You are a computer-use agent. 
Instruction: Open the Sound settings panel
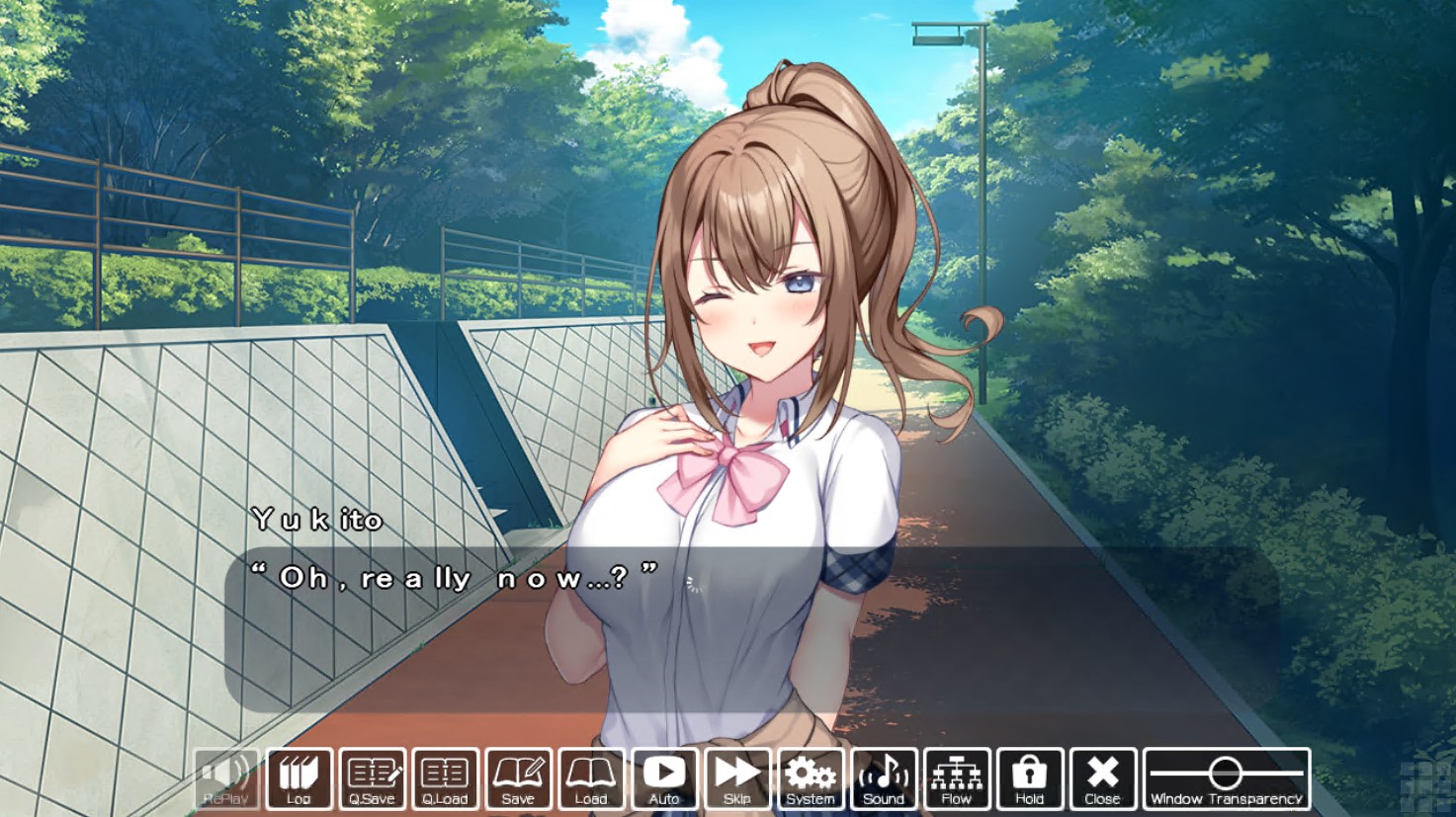click(x=884, y=778)
